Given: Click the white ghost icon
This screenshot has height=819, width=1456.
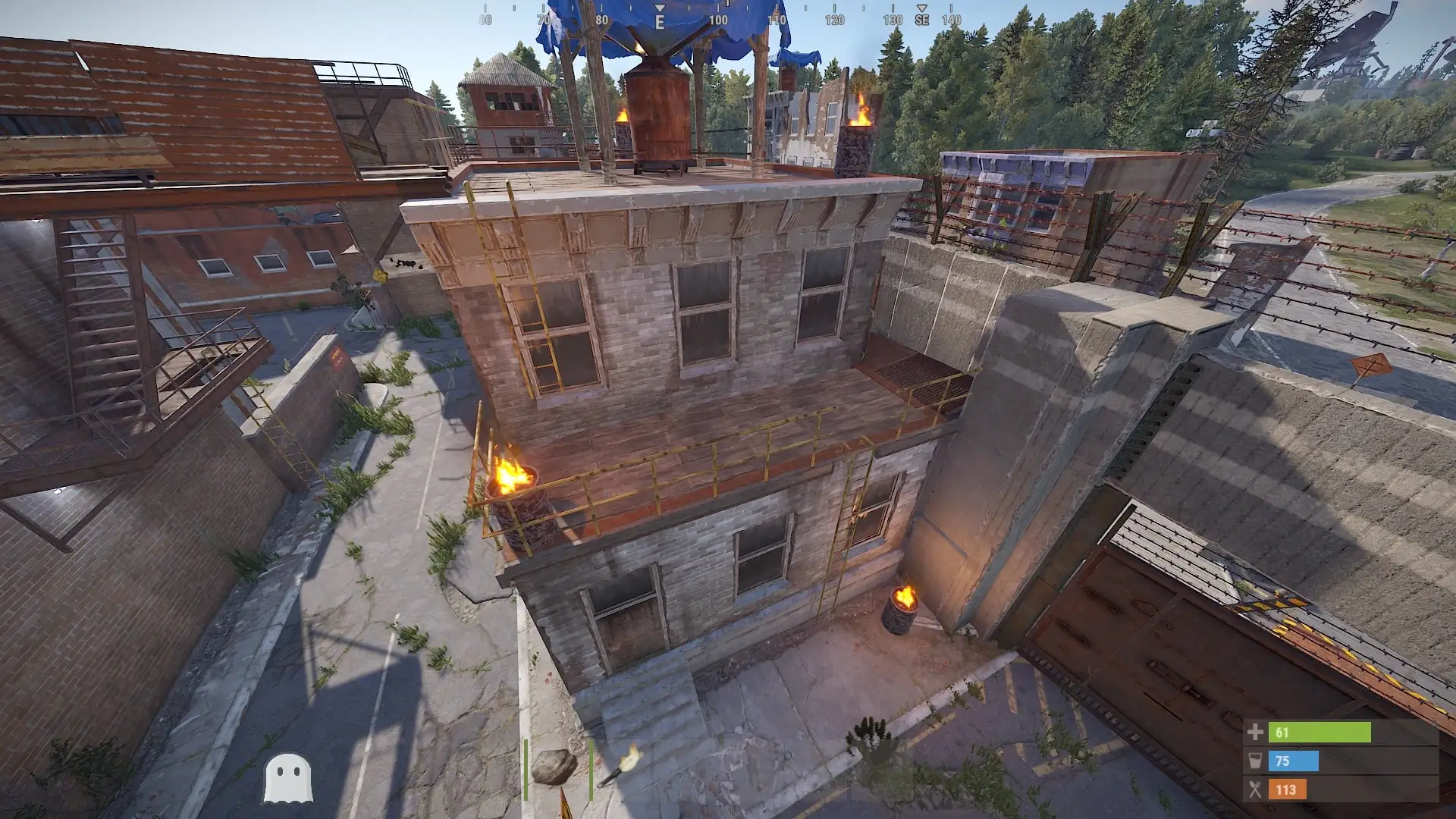Looking at the screenshot, I should click(287, 778).
